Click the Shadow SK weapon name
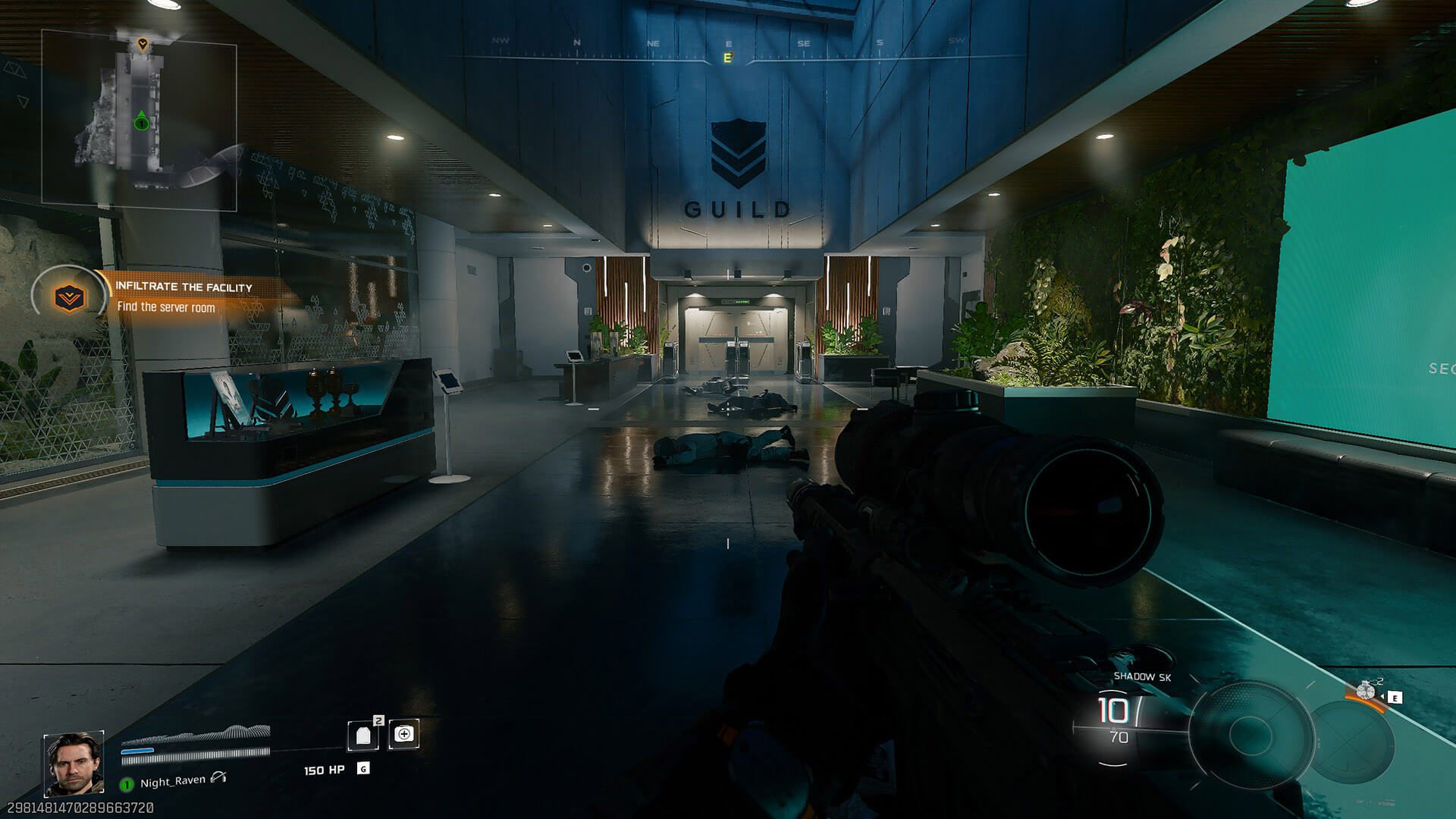This screenshot has height=819, width=1456. [x=1141, y=676]
